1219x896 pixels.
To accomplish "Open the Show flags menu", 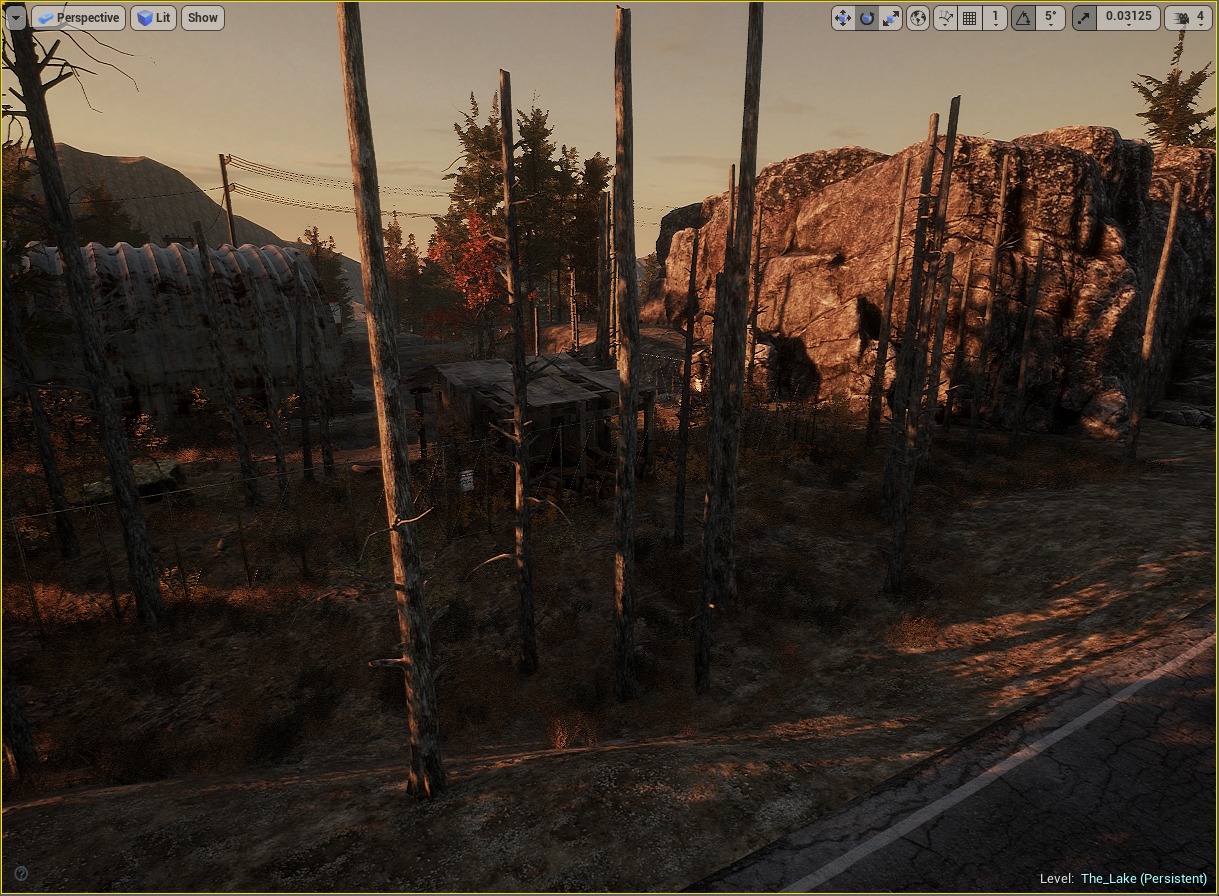I will tap(203, 18).
